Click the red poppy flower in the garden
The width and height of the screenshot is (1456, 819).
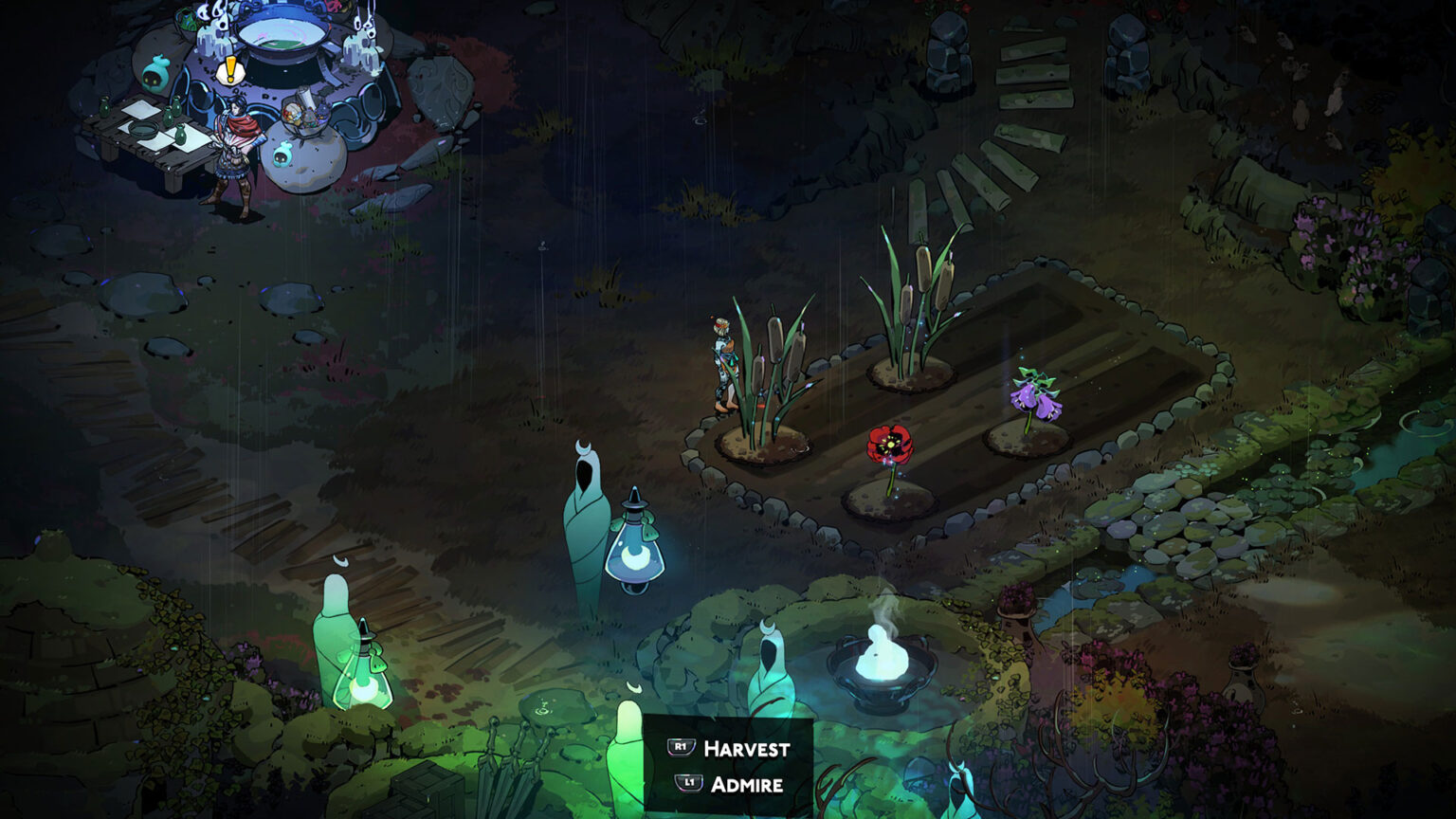891,444
